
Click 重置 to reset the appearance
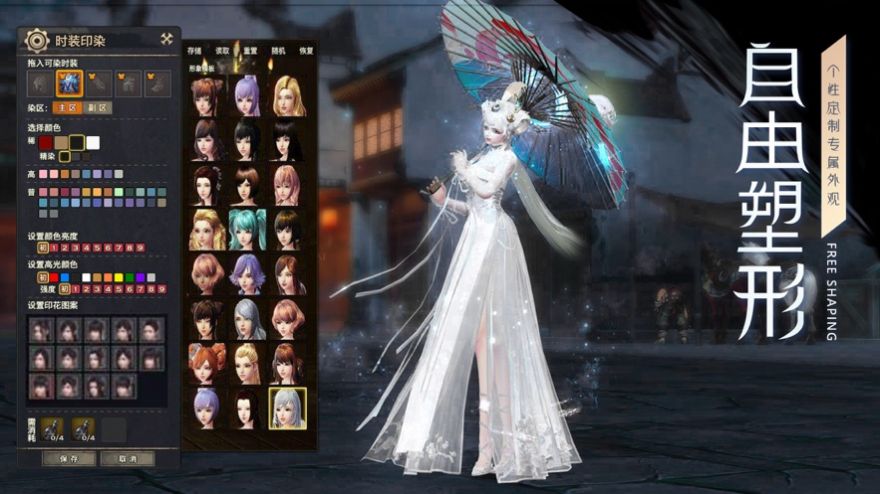coord(250,50)
